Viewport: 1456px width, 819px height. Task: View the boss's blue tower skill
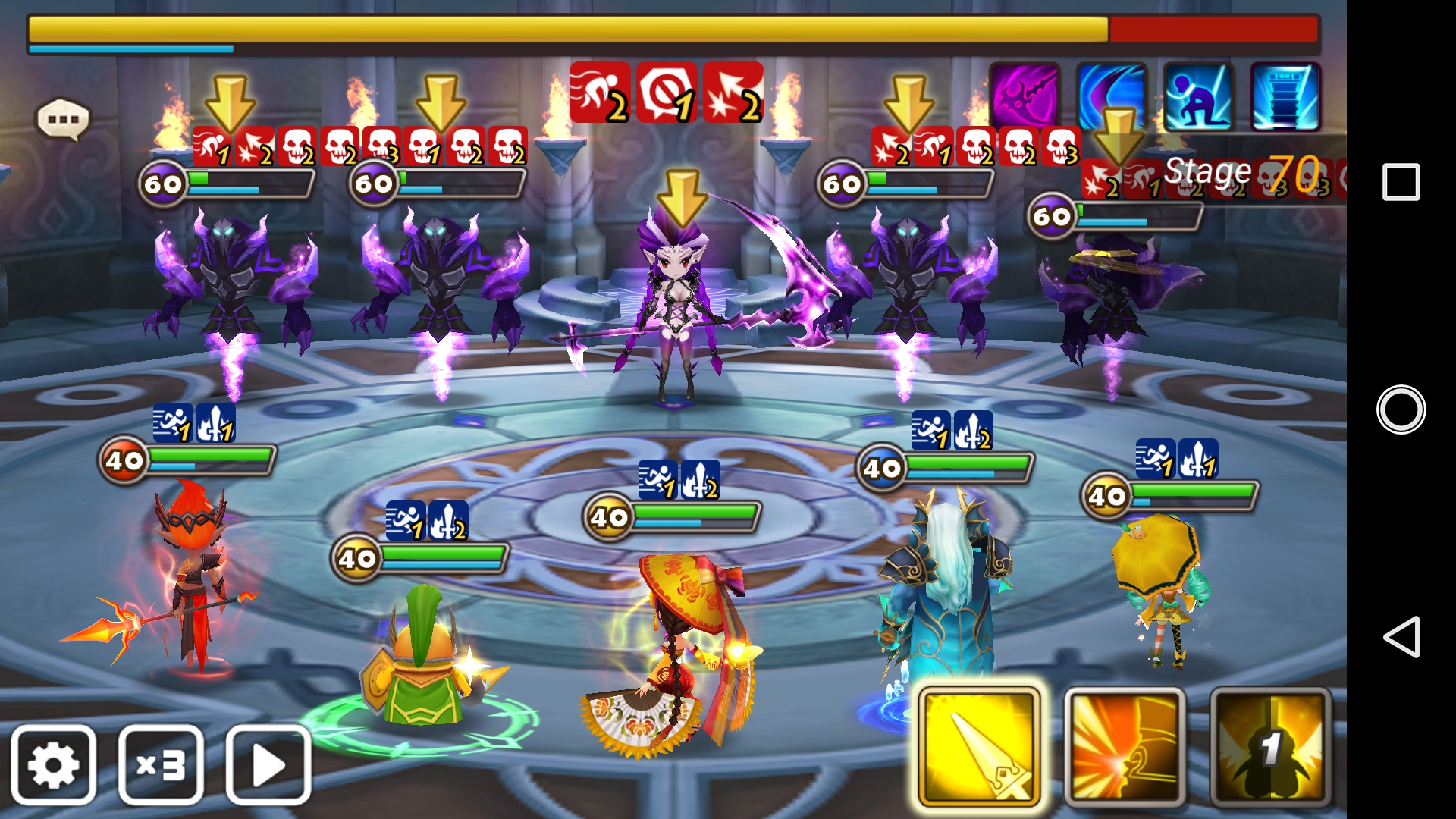point(1285,97)
